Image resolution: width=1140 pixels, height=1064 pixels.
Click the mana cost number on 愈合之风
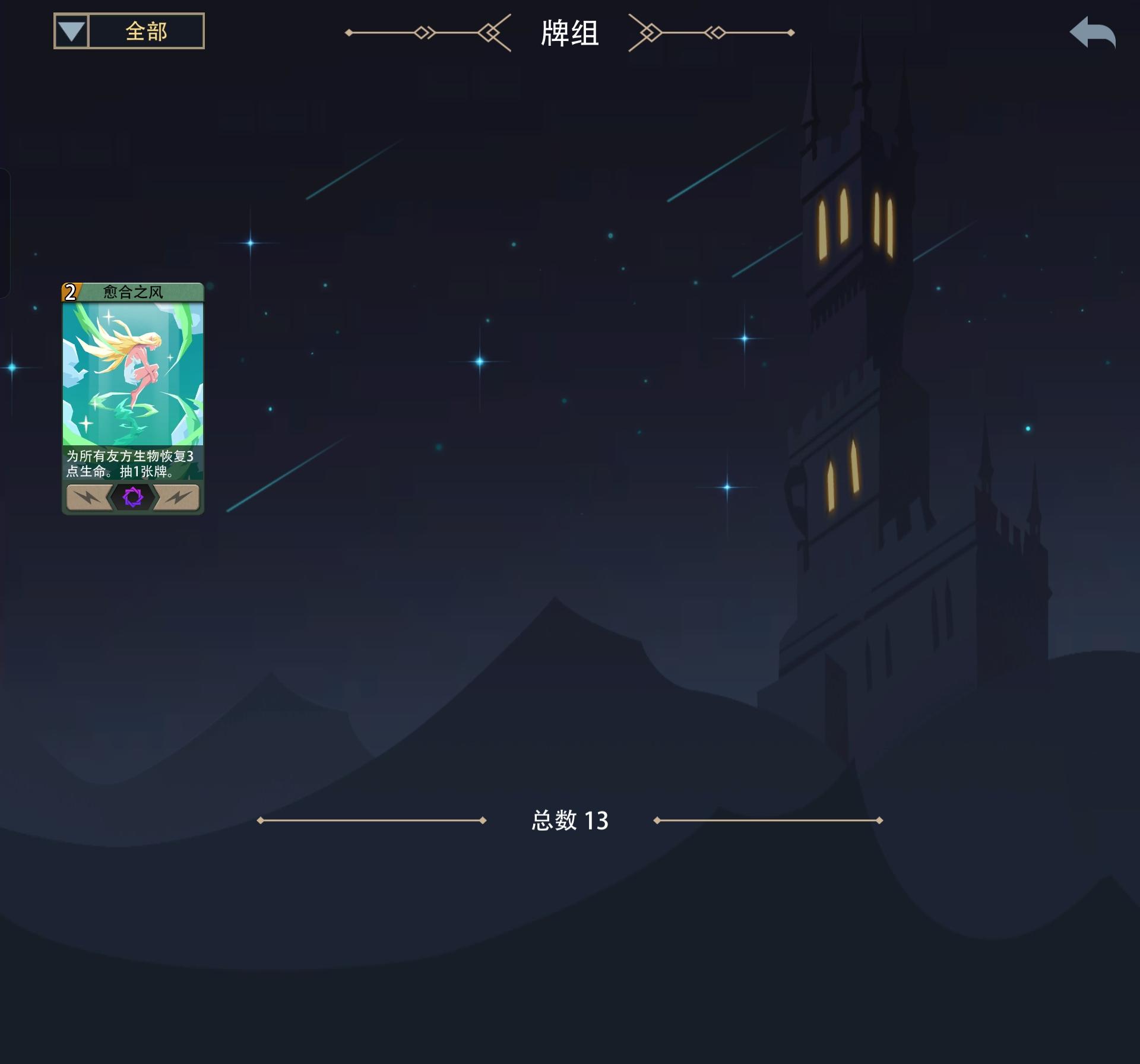70,292
